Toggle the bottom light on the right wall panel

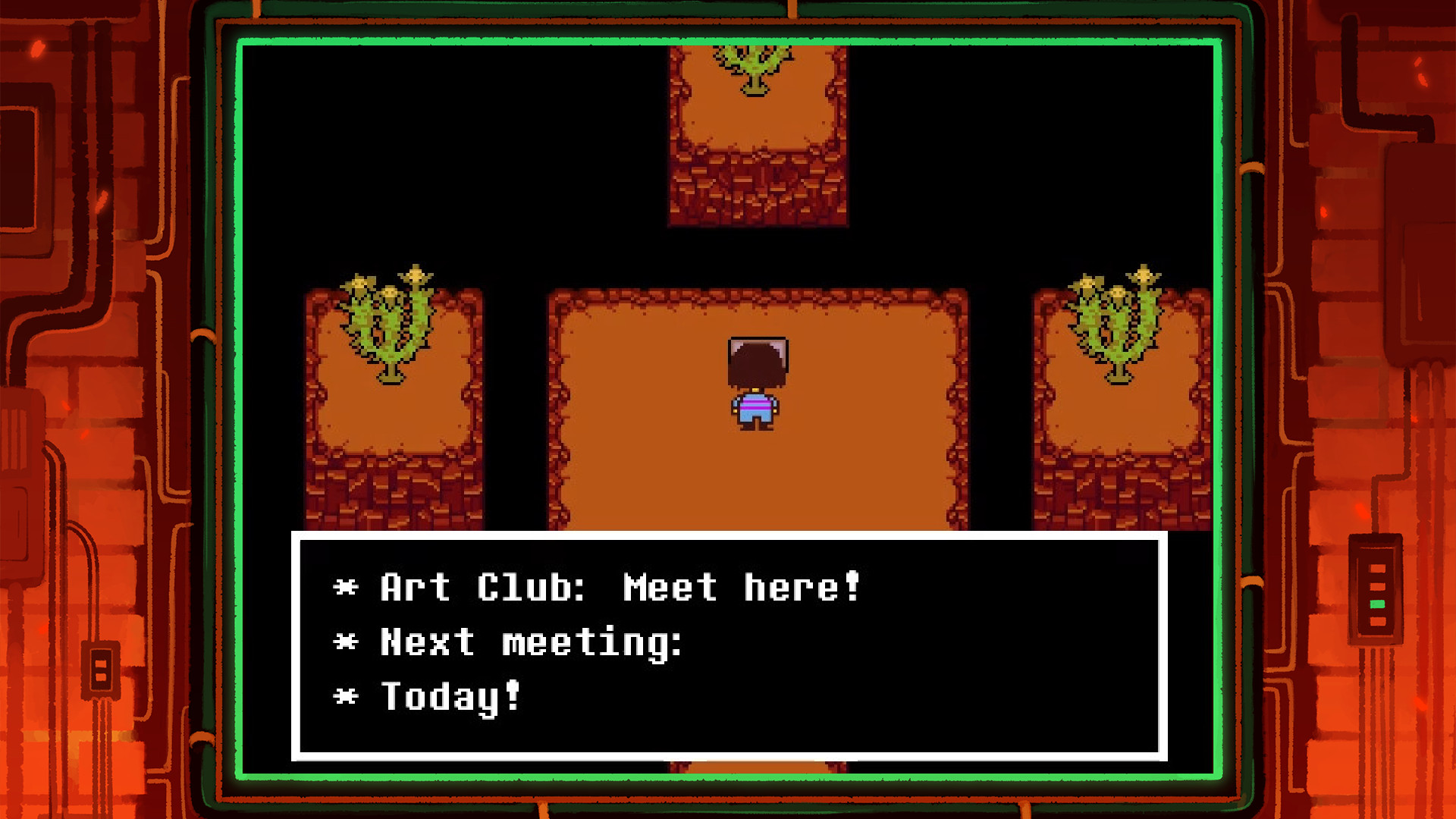coord(1377,621)
